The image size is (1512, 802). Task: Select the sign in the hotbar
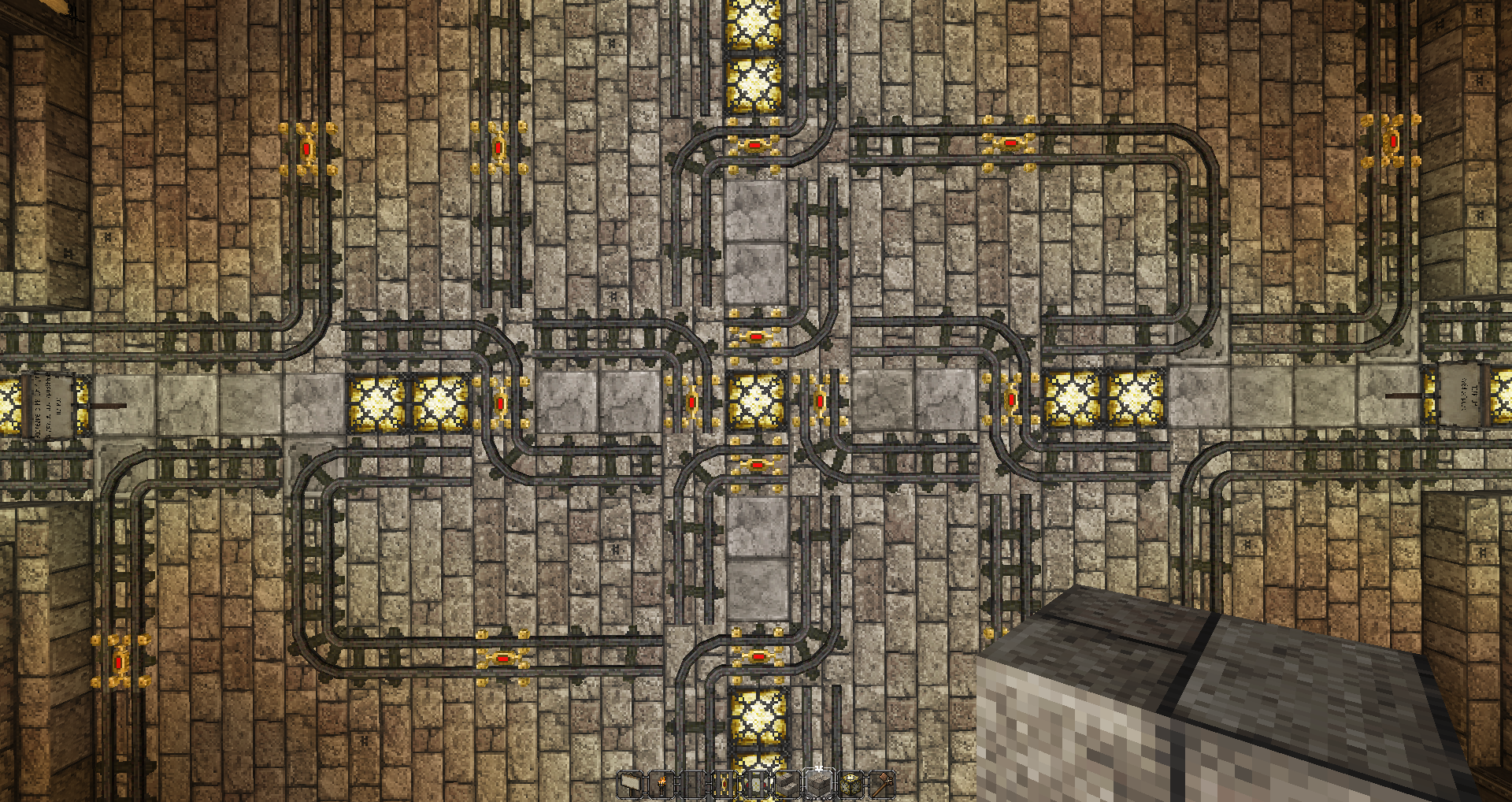630,785
